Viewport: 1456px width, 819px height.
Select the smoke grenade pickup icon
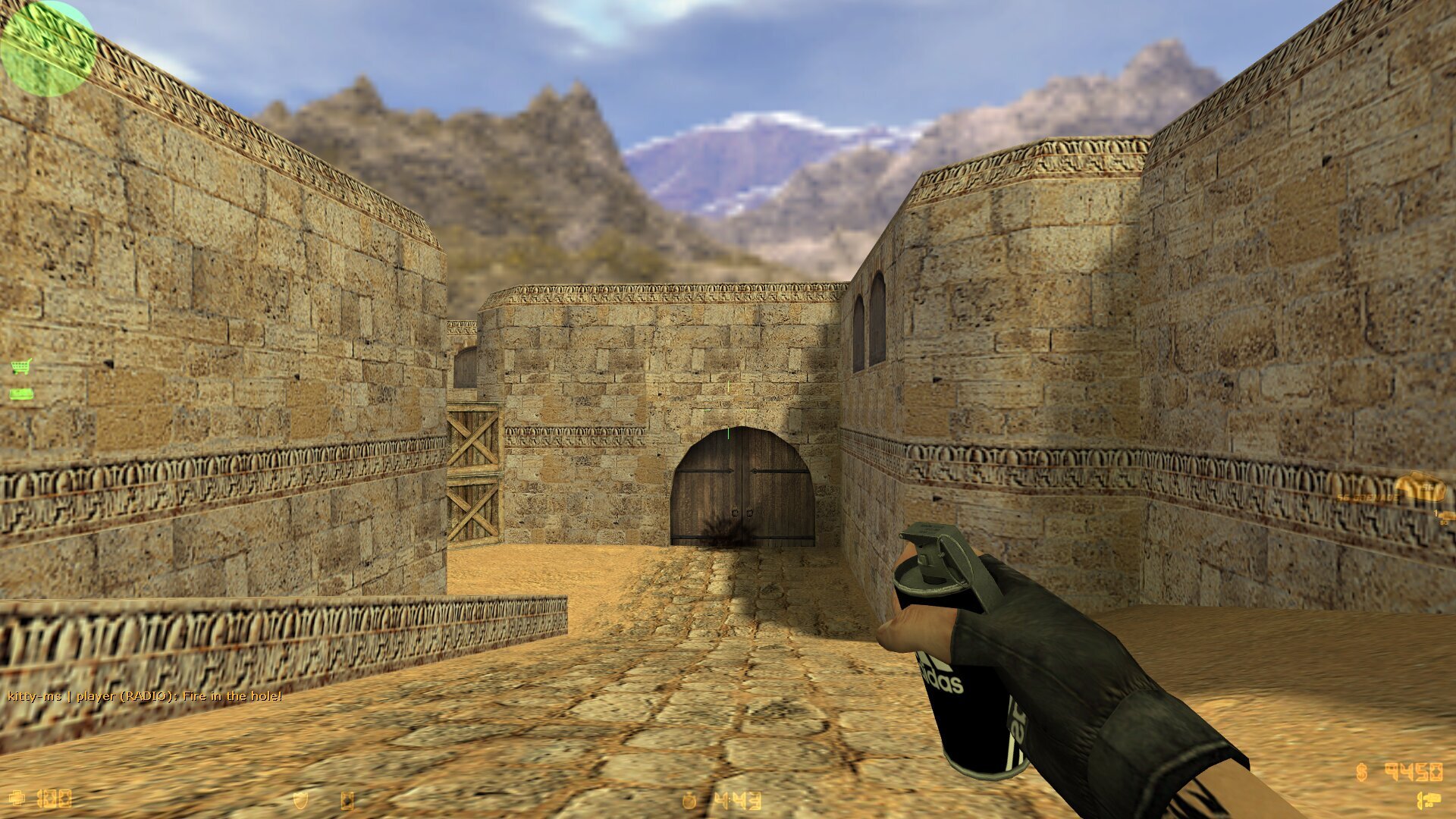[x=1420, y=488]
